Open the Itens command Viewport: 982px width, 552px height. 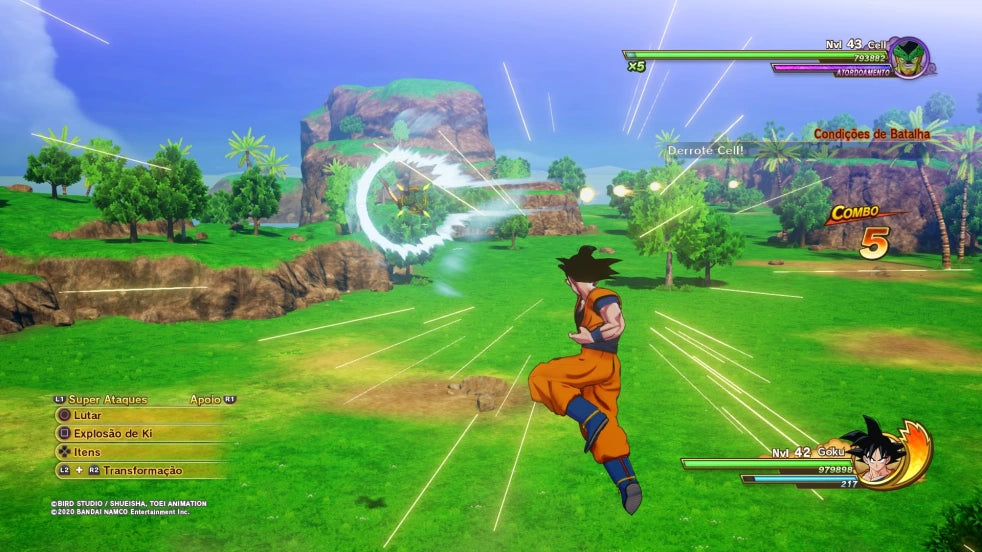(x=87, y=452)
